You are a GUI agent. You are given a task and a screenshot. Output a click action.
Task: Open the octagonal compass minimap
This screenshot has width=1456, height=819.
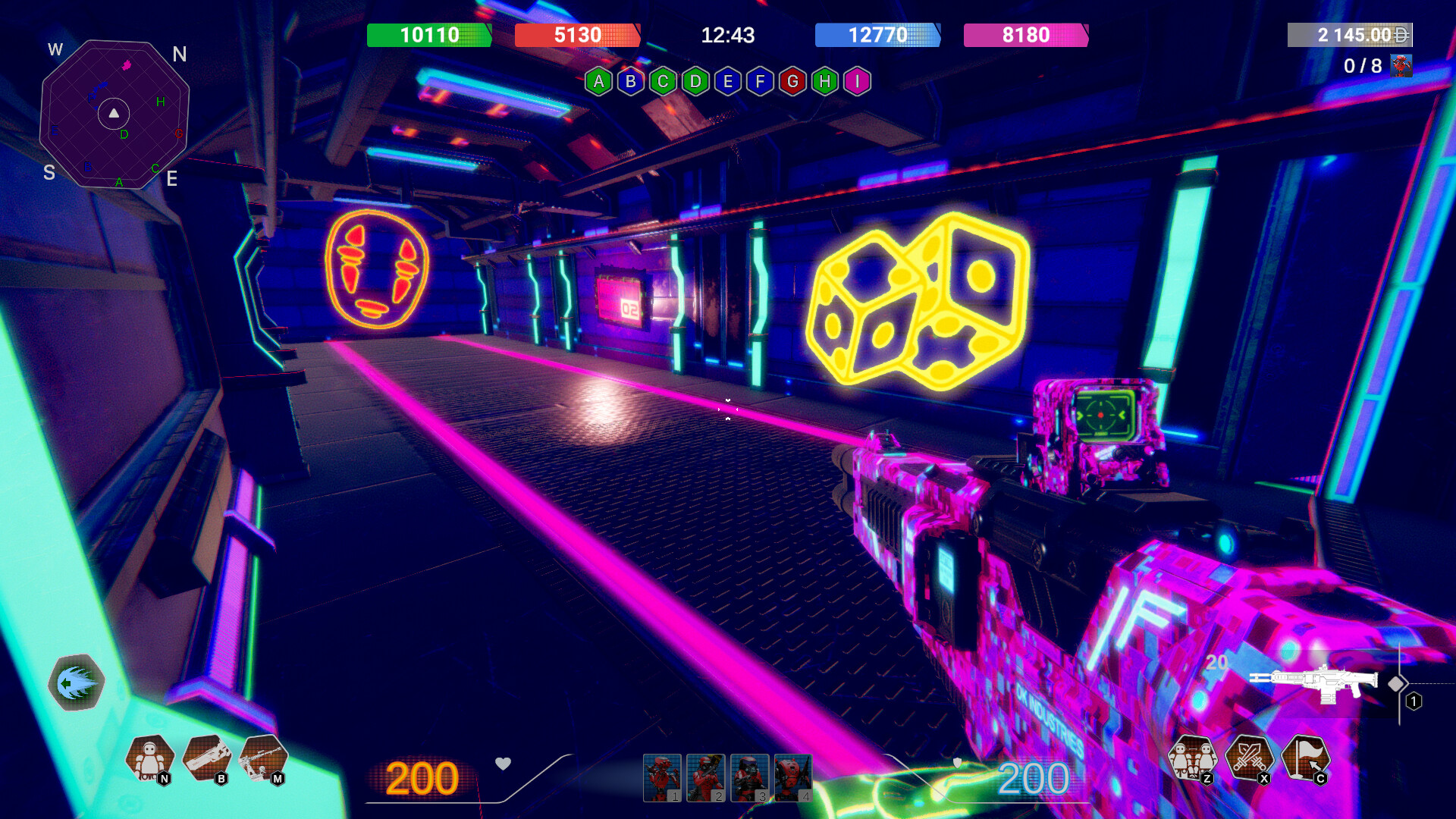pos(114,114)
